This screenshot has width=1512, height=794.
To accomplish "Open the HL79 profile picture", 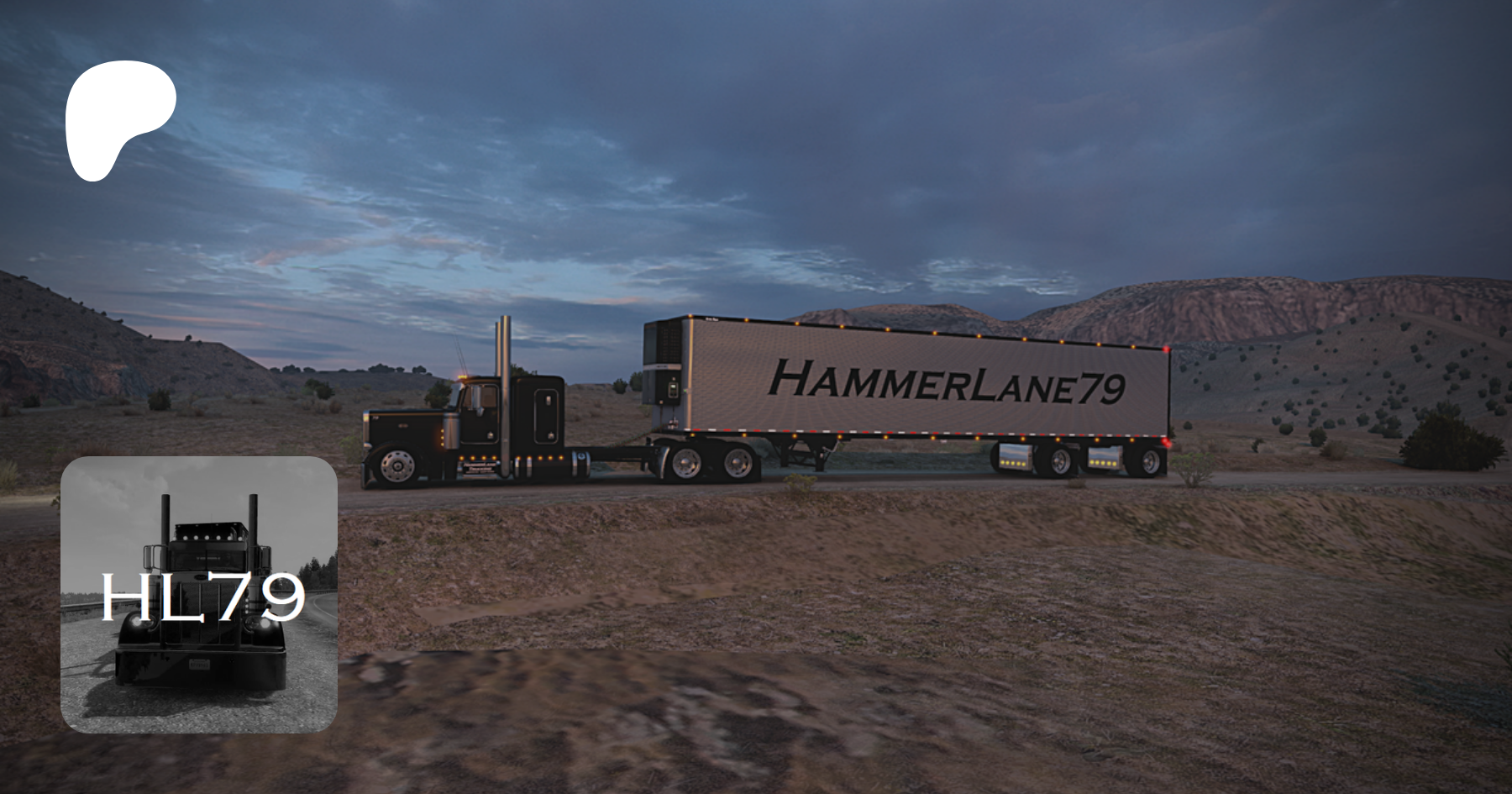I will click(199, 594).
